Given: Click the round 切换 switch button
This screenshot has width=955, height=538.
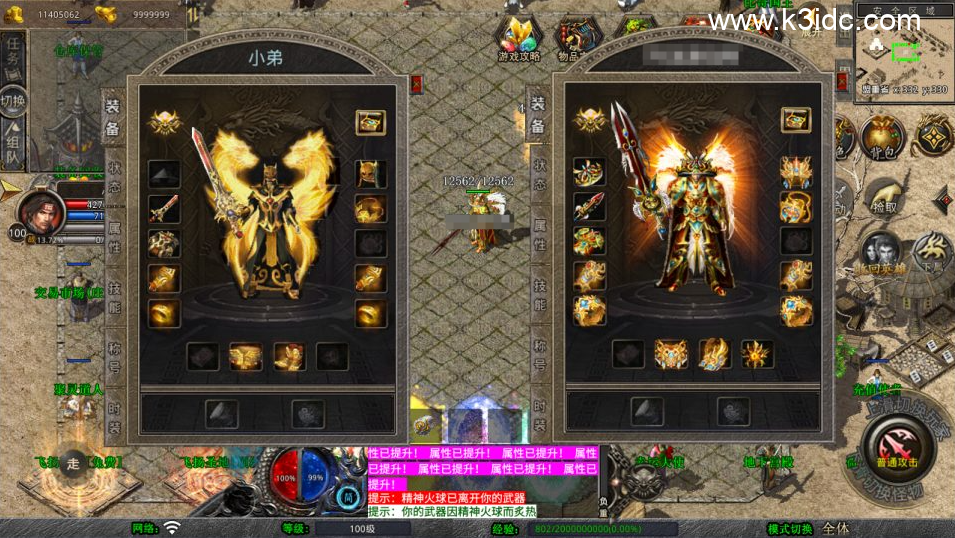Looking at the screenshot, I should click(x=13, y=101).
